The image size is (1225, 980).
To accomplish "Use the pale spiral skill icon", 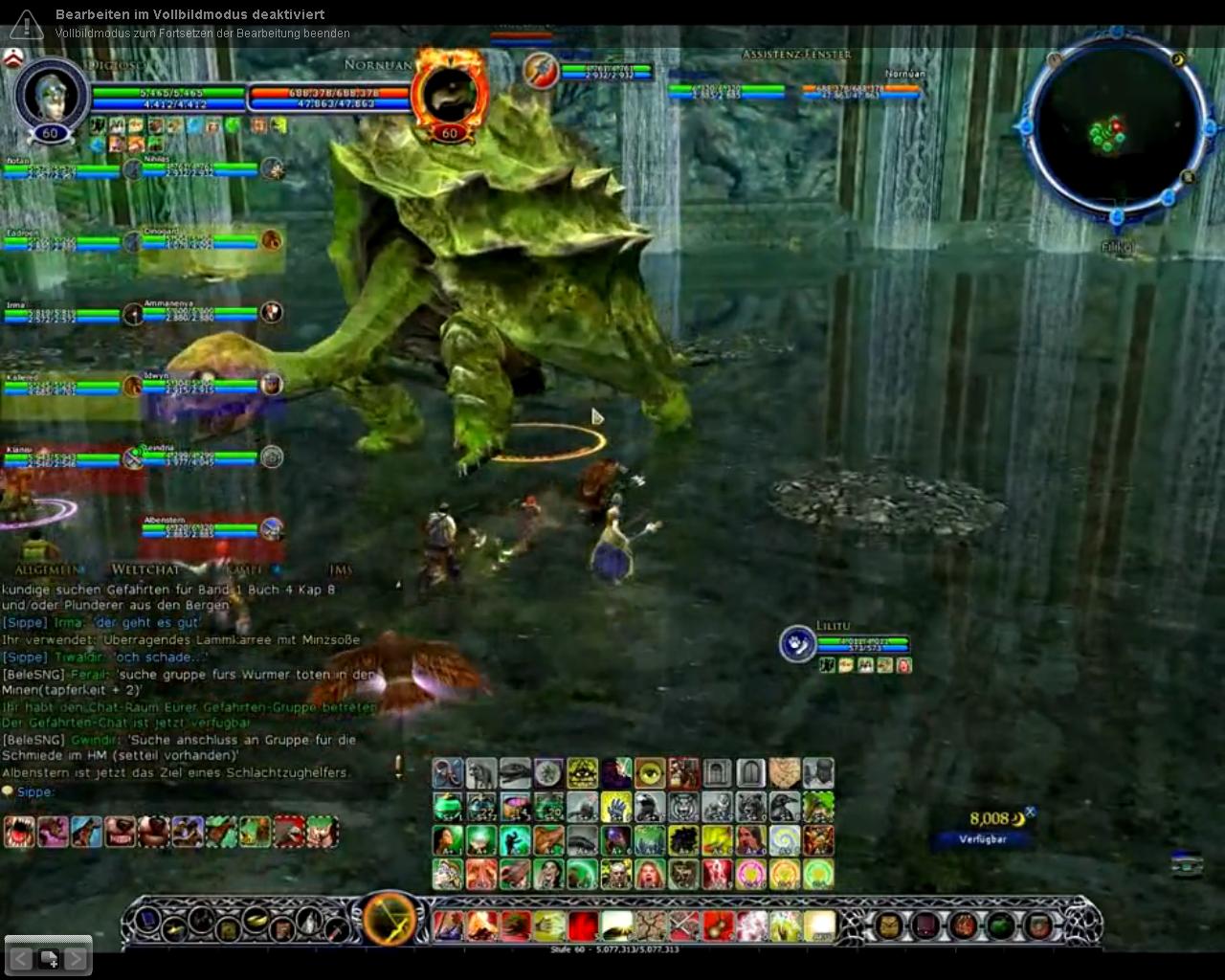I will (785, 840).
